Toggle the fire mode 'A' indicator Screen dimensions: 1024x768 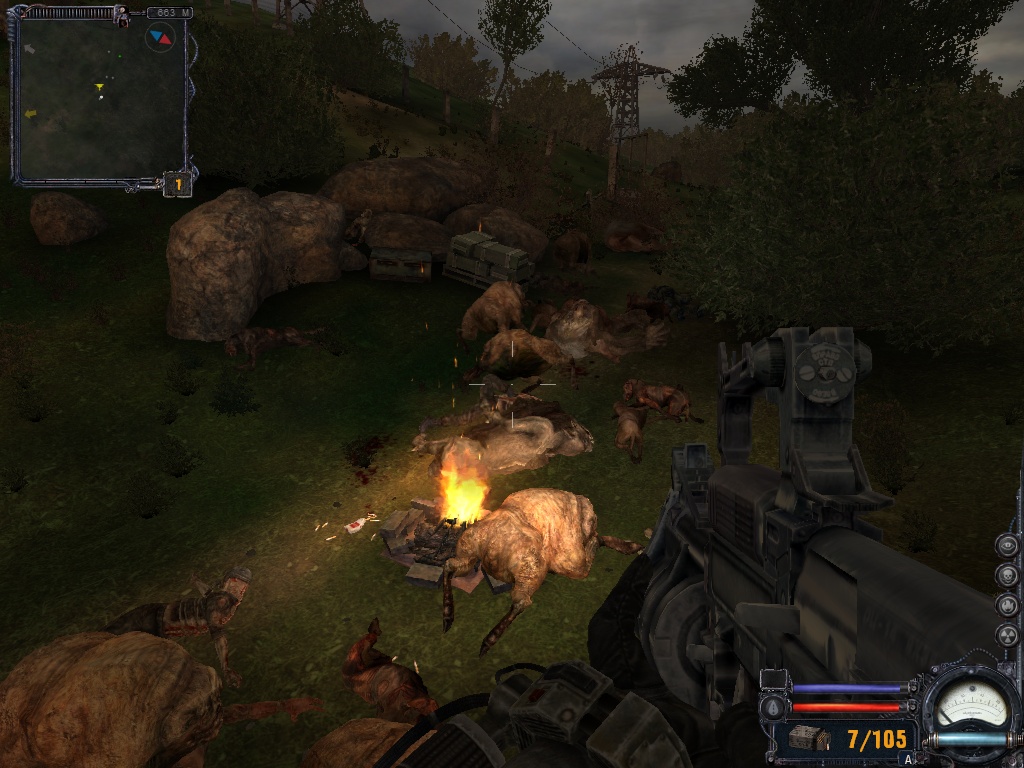[907, 759]
